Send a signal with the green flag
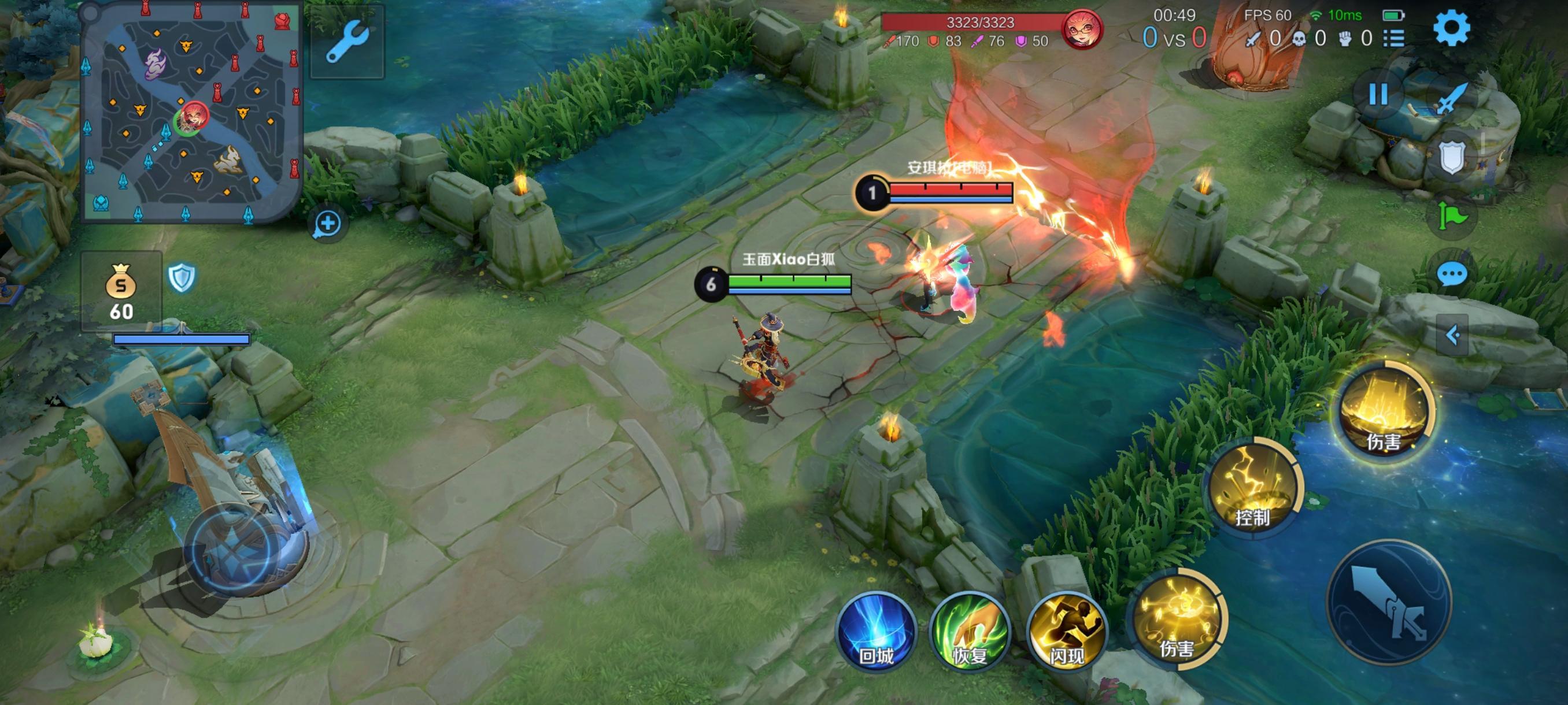Image resolution: width=1568 pixels, height=705 pixels. point(1452,216)
